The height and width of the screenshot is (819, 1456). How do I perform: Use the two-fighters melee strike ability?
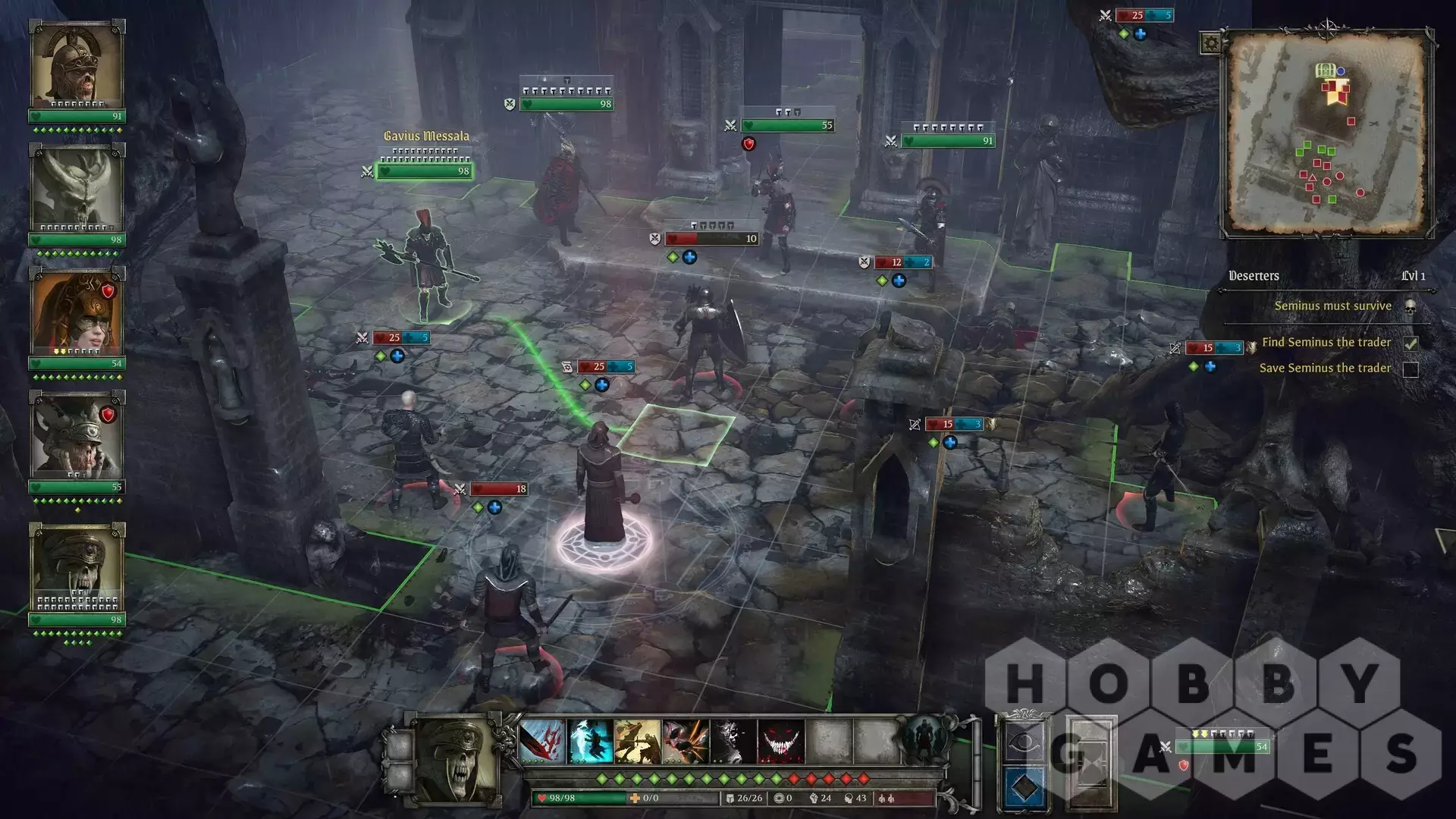638,741
